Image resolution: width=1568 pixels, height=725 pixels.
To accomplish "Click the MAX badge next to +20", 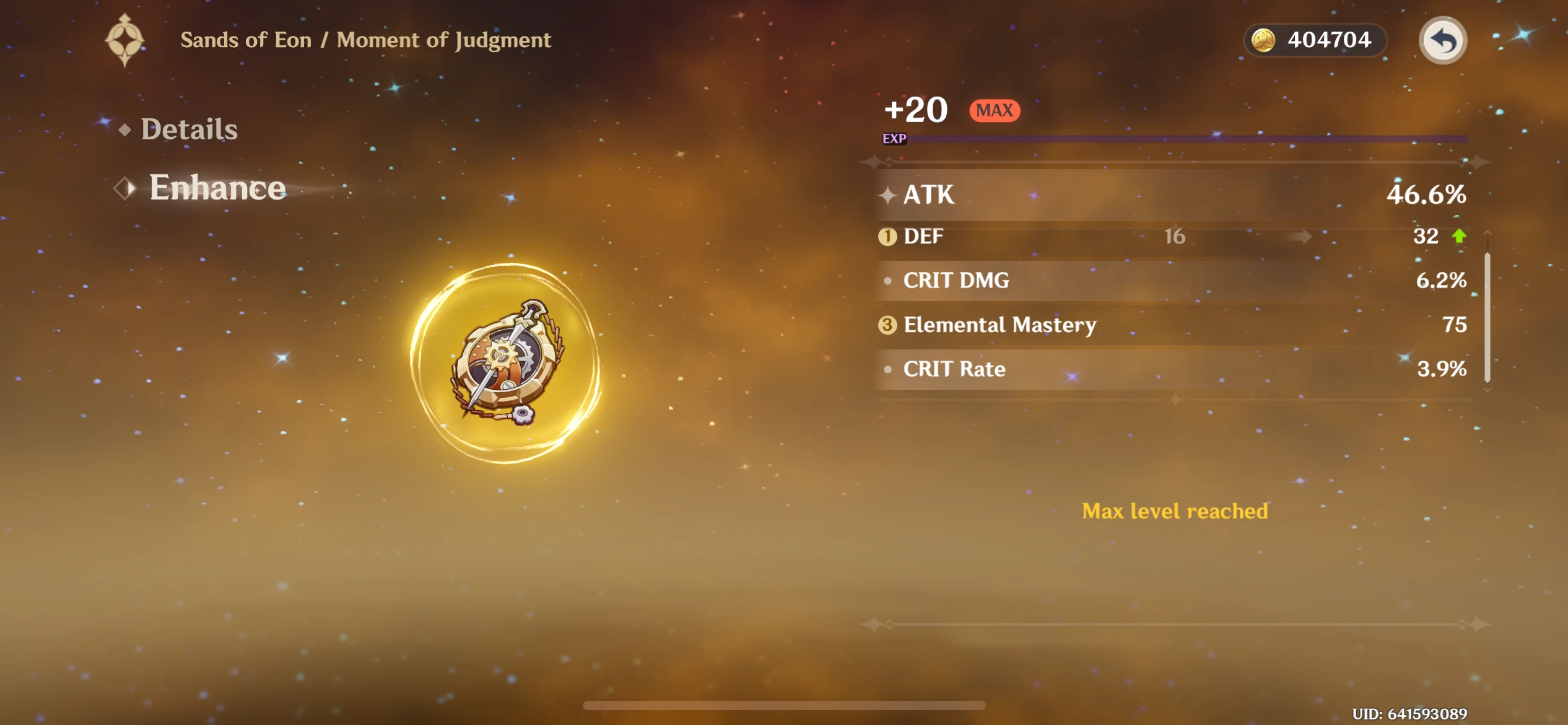I will click(994, 110).
